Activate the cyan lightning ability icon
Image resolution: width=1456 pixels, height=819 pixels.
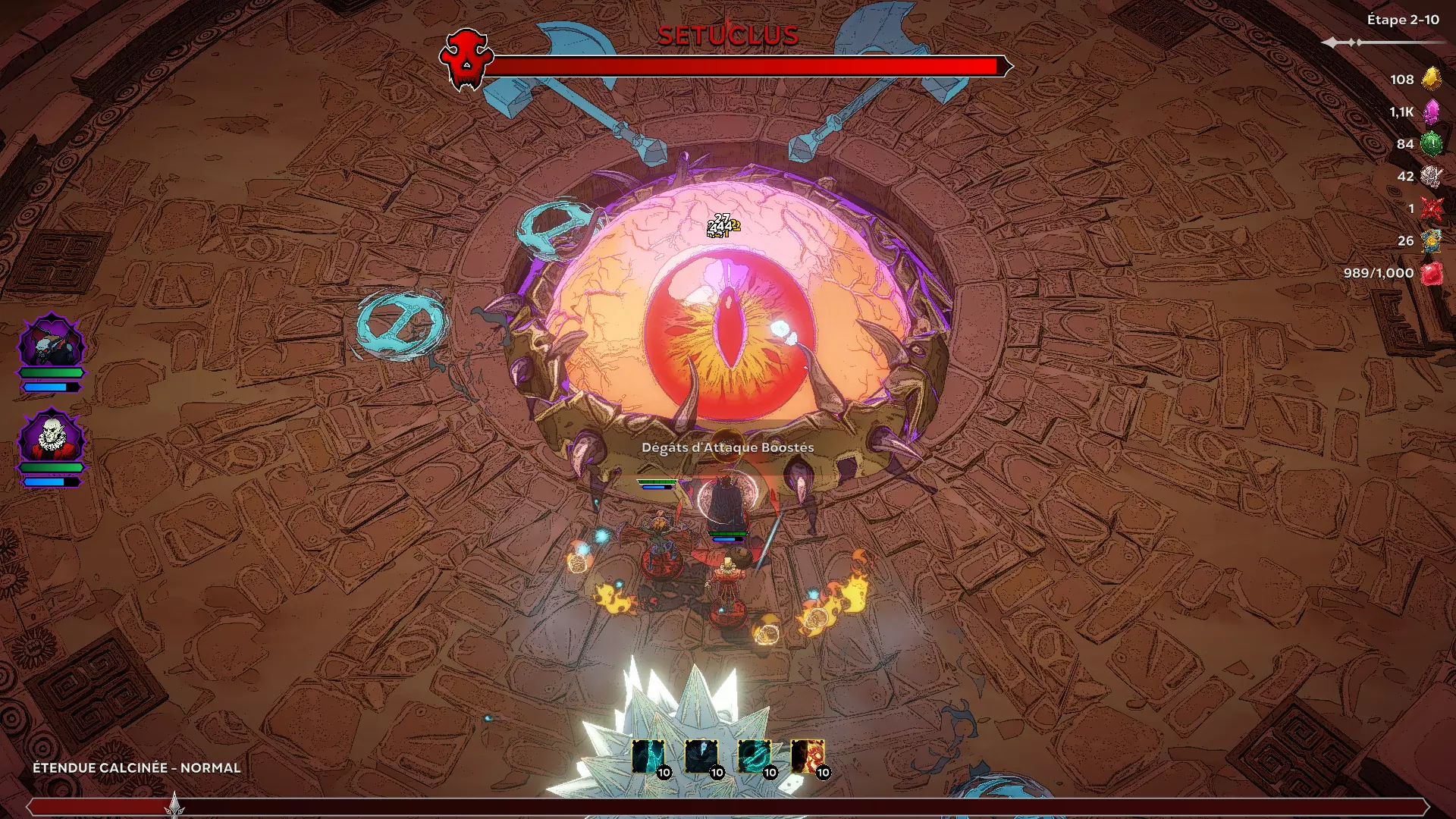[648, 757]
